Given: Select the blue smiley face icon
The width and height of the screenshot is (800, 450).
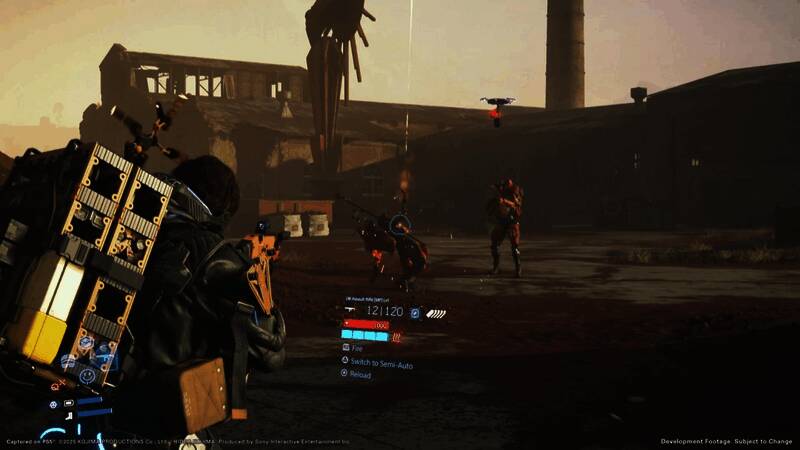Looking at the screenshot, I should point(87,376).
